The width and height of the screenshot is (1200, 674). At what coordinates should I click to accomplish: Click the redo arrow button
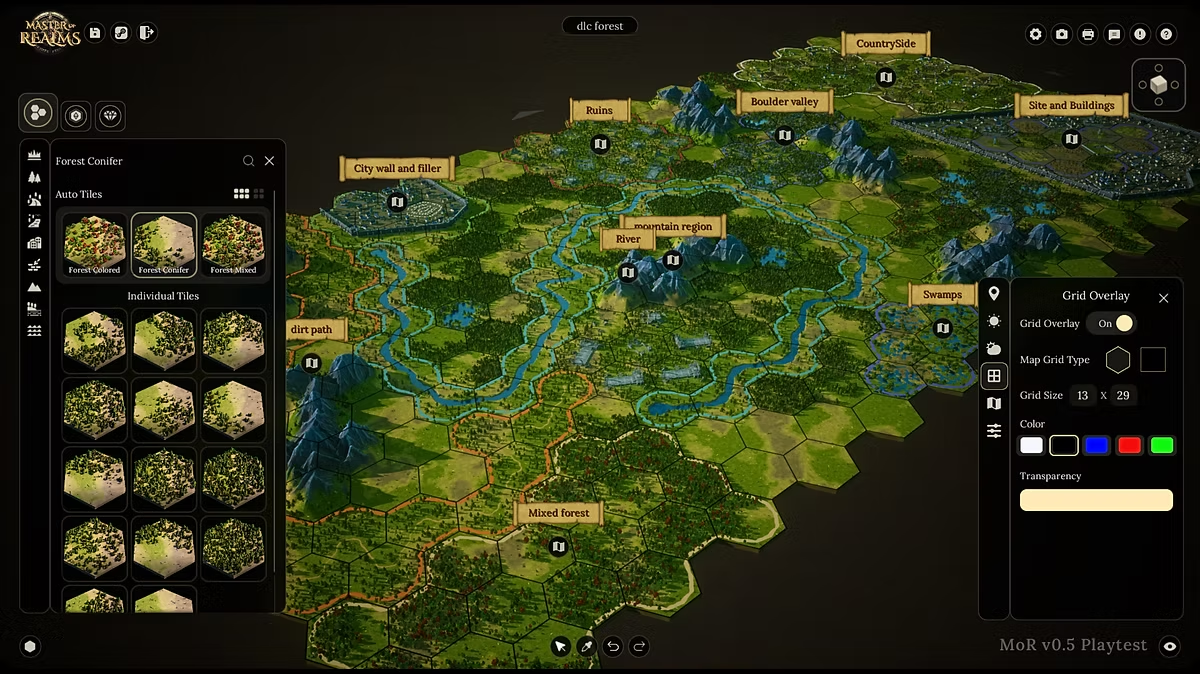tap(640, 646)
